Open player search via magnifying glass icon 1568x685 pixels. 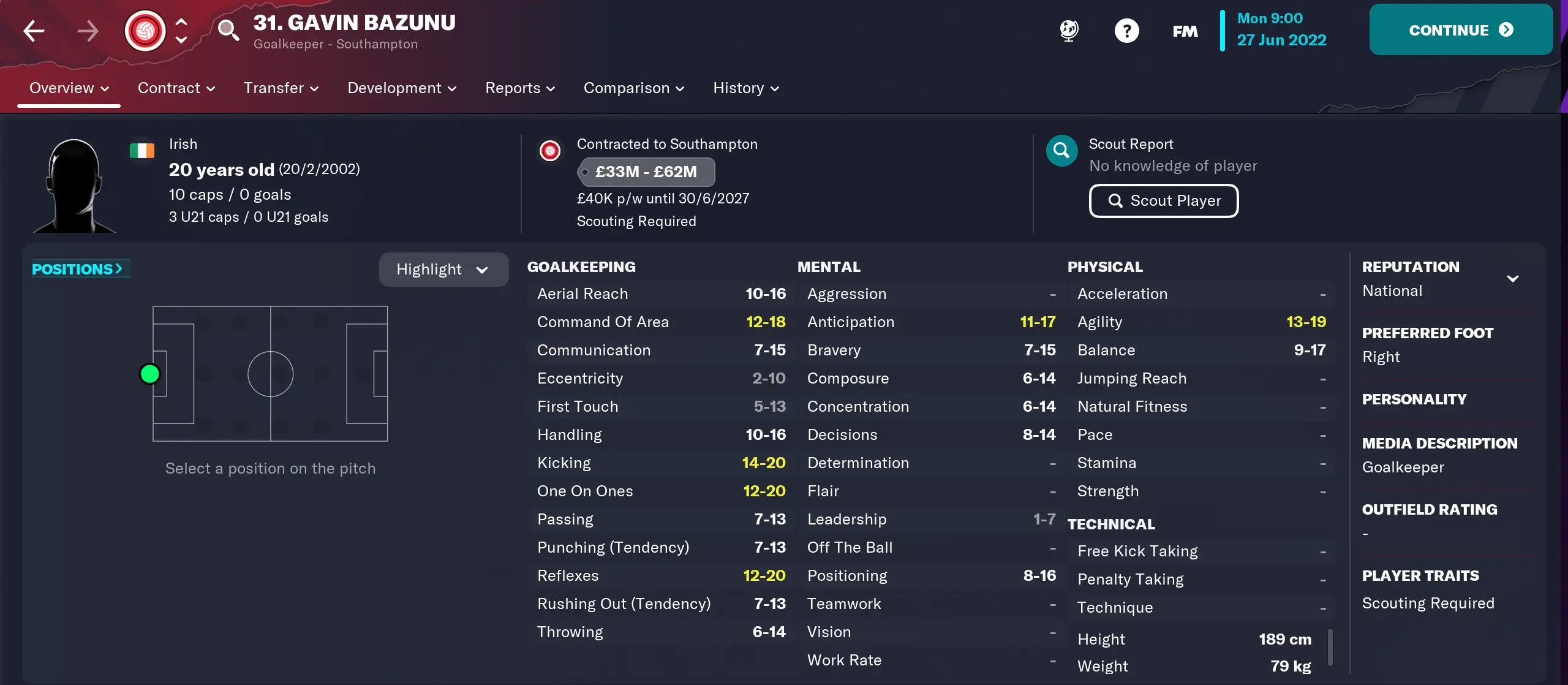228,30
